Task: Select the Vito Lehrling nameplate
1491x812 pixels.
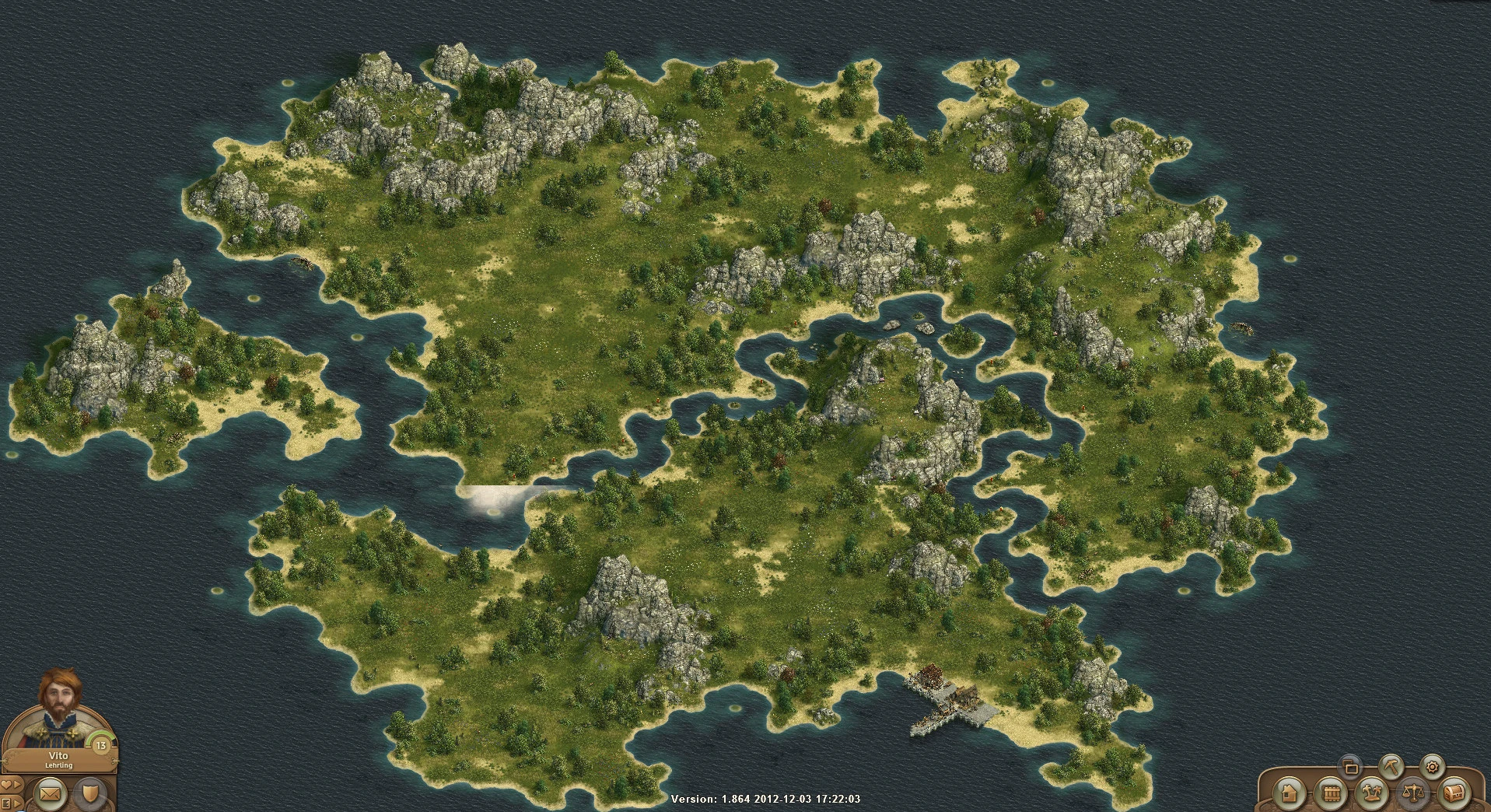Action: coord(58,758)
